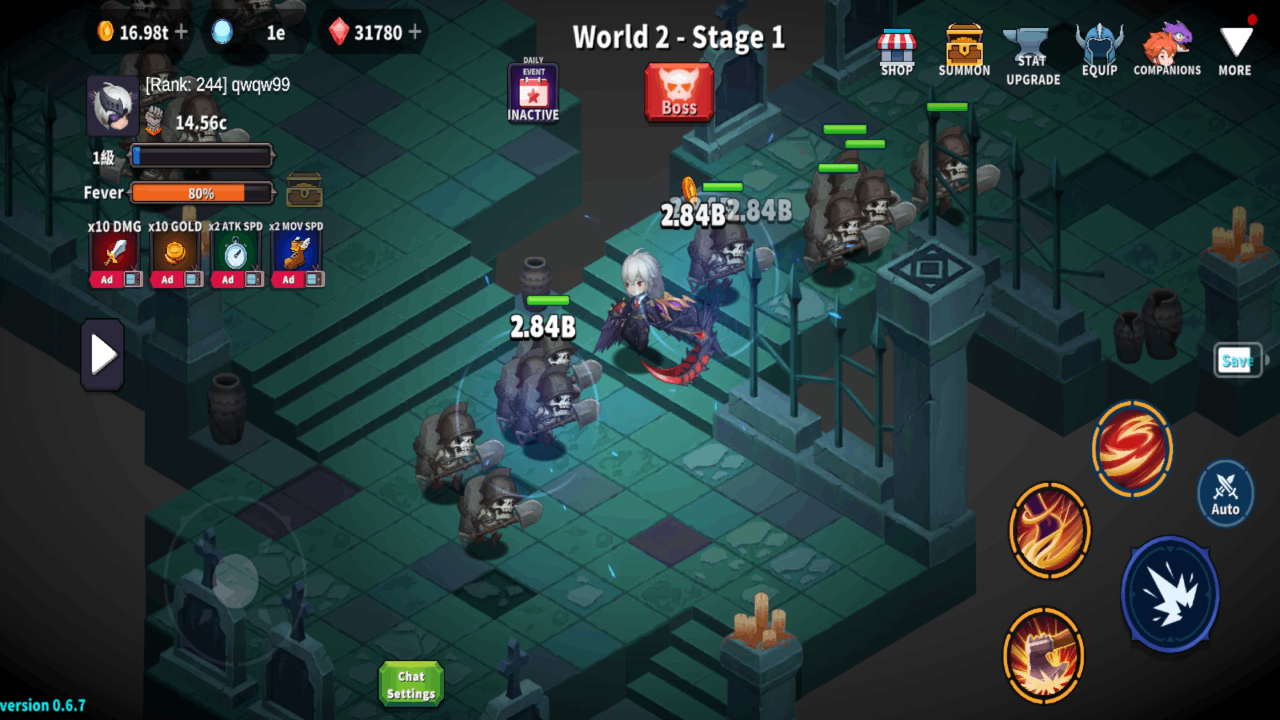Screen dimensions: 1280x720
Task: Use the flame claw skill
Action: click(x=1048, y=531)
